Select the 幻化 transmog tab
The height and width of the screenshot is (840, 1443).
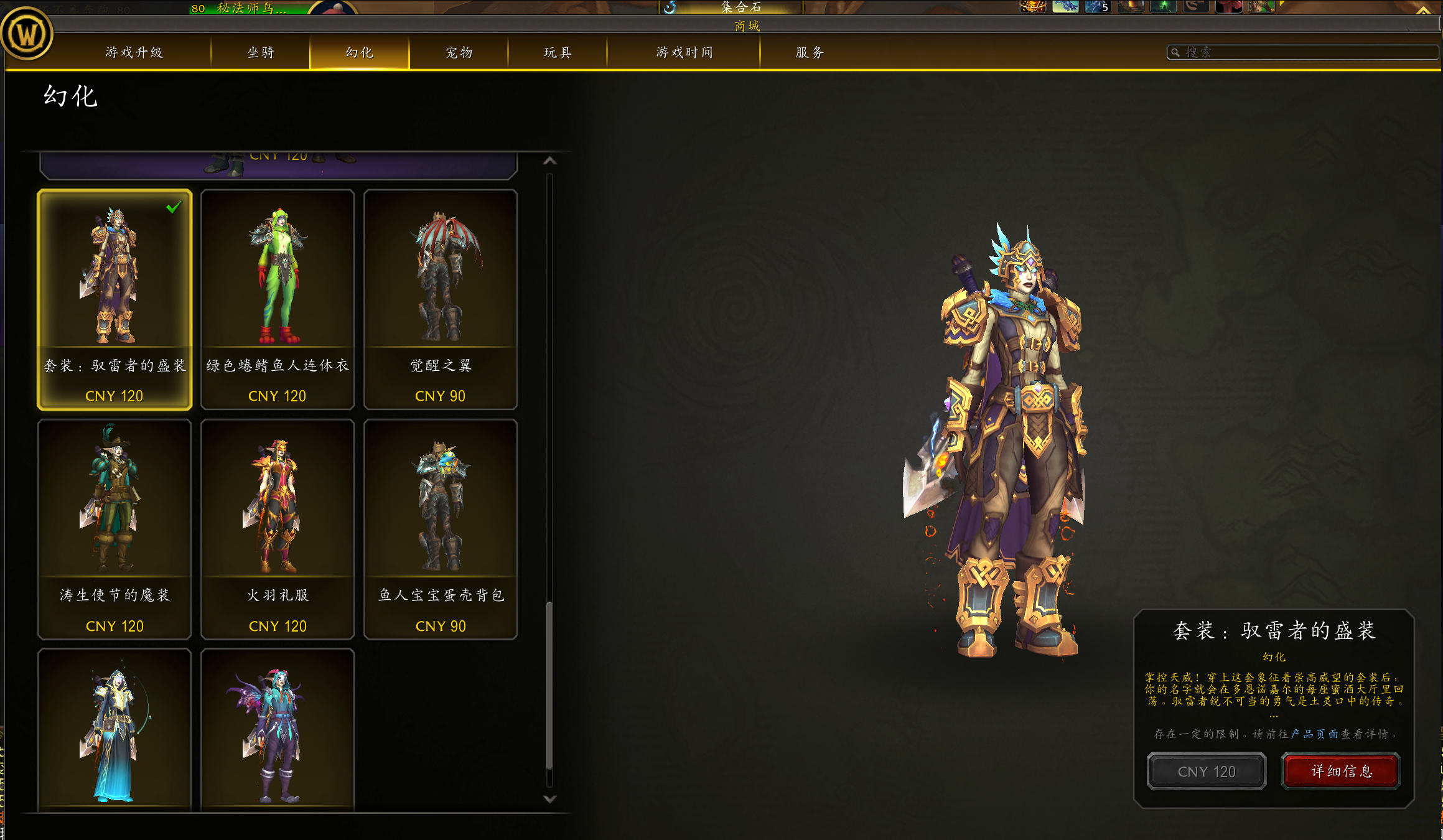(360, 52)
